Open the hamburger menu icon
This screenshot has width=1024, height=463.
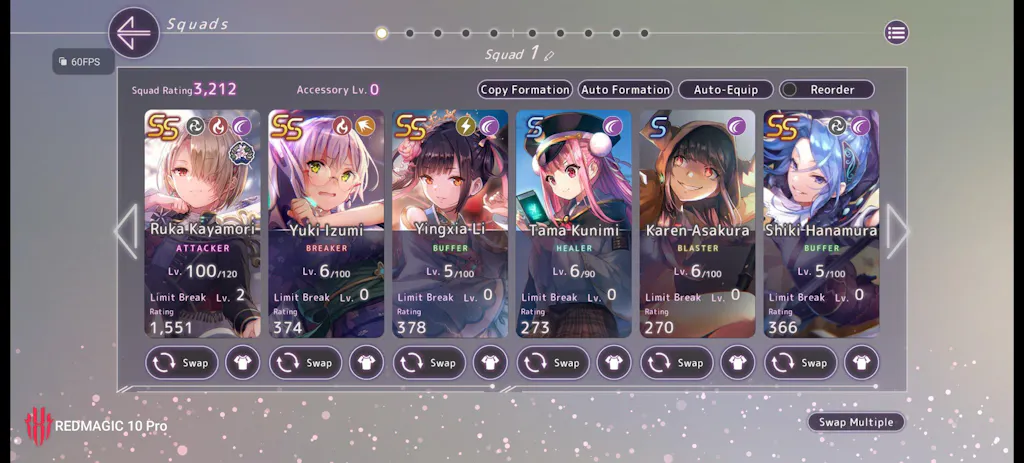click(896, 33)
